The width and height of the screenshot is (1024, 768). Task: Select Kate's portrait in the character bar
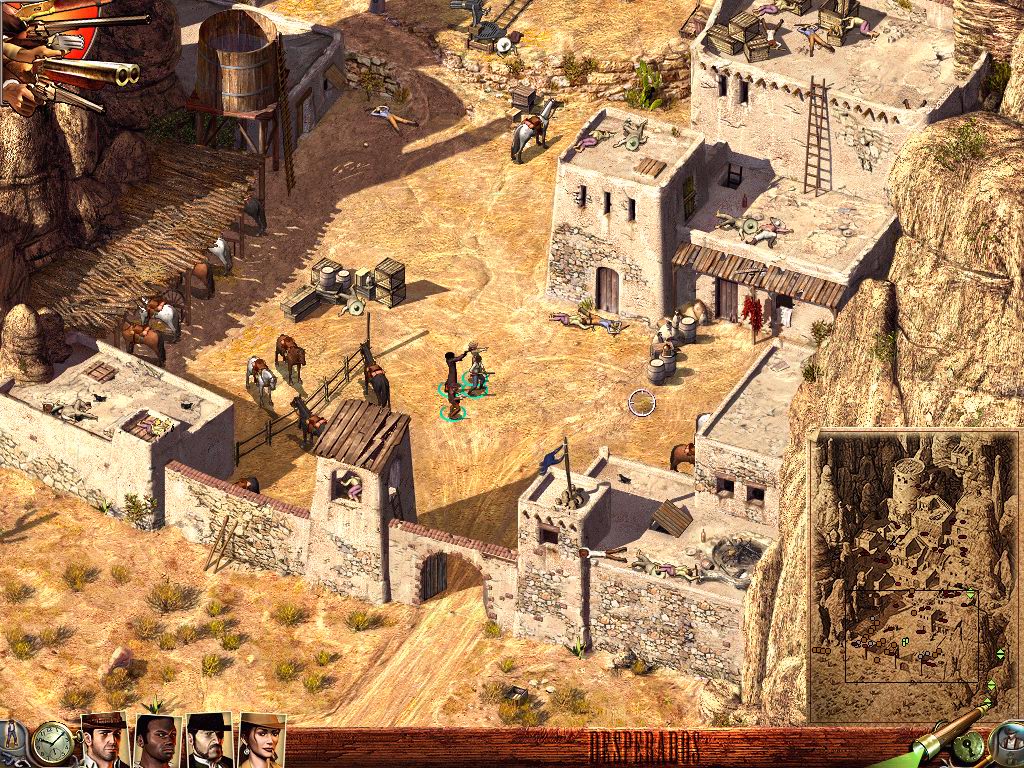pyautogui.click(x=262, y=740)
